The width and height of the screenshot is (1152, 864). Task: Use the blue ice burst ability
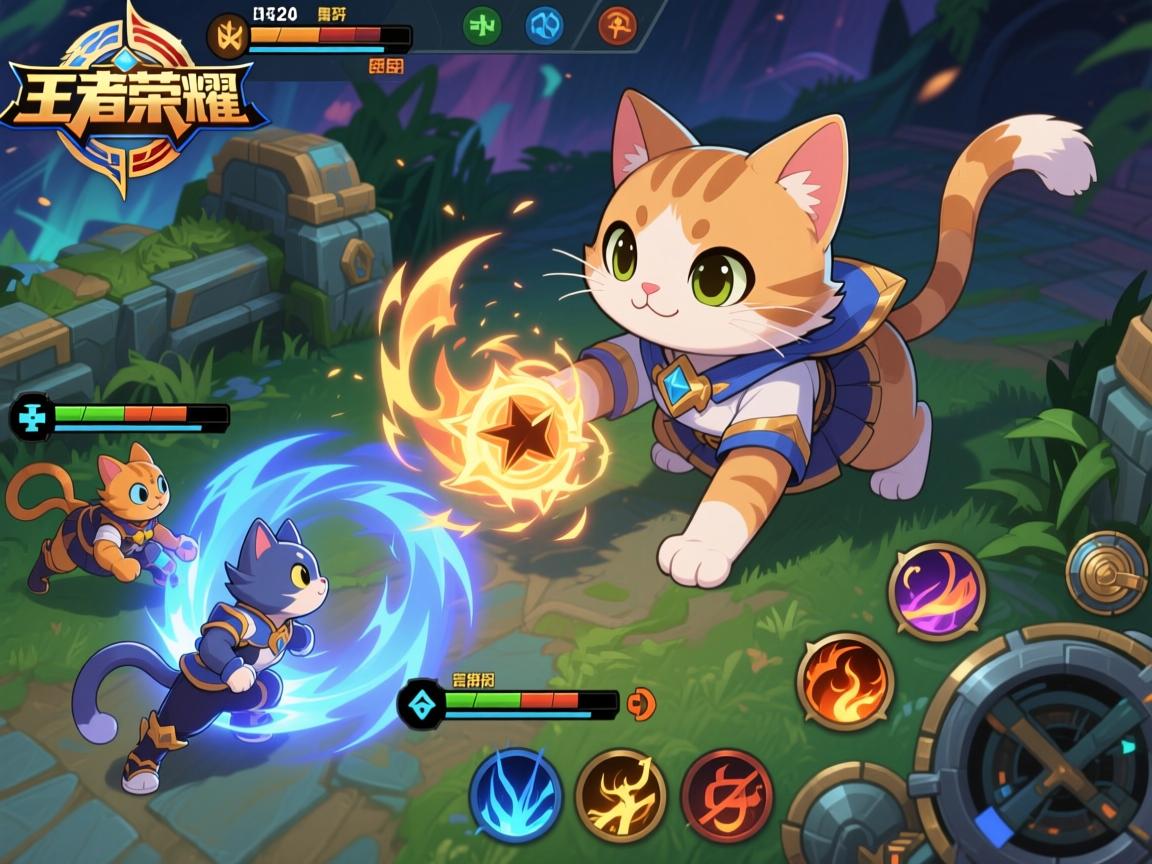516,796
